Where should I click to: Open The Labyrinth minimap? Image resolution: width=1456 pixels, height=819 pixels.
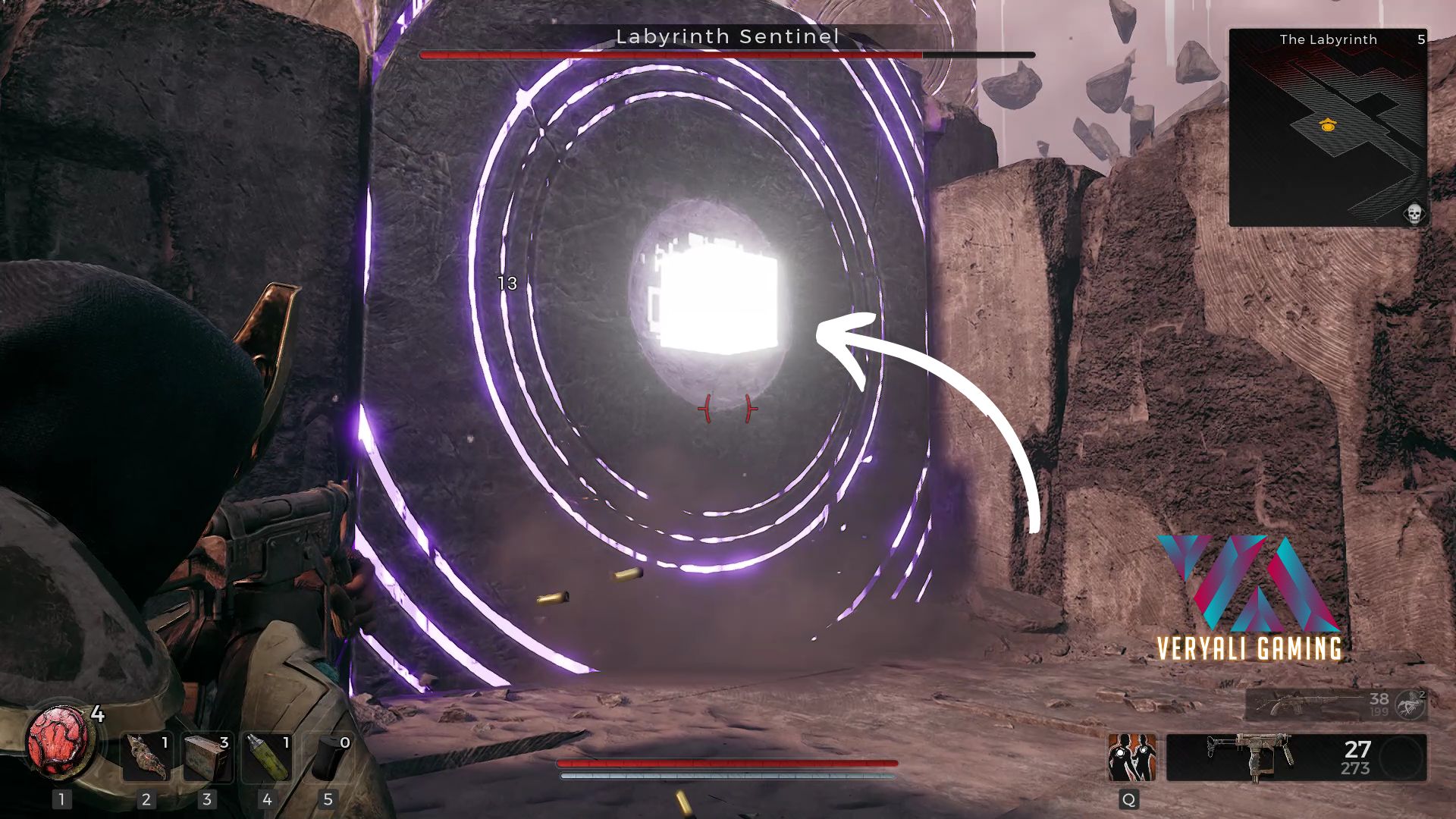tap(1327, 127)
